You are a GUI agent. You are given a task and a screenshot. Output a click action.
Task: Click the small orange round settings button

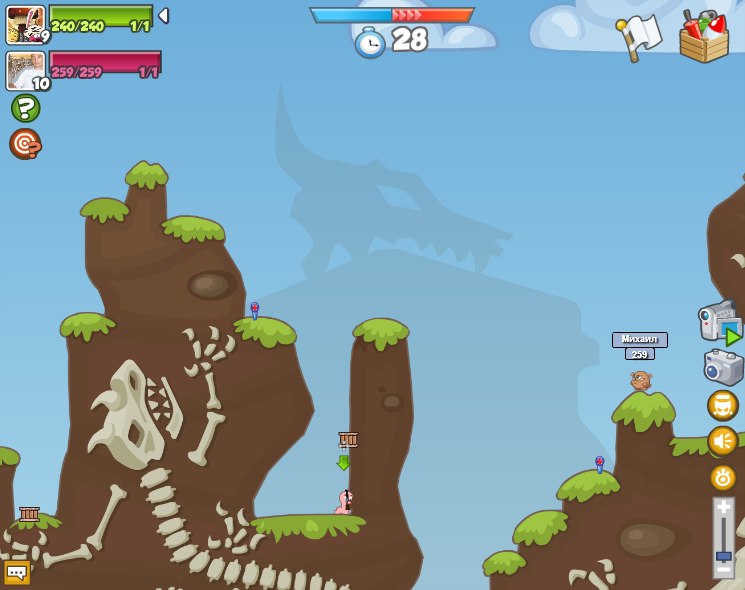click(722, 477)
